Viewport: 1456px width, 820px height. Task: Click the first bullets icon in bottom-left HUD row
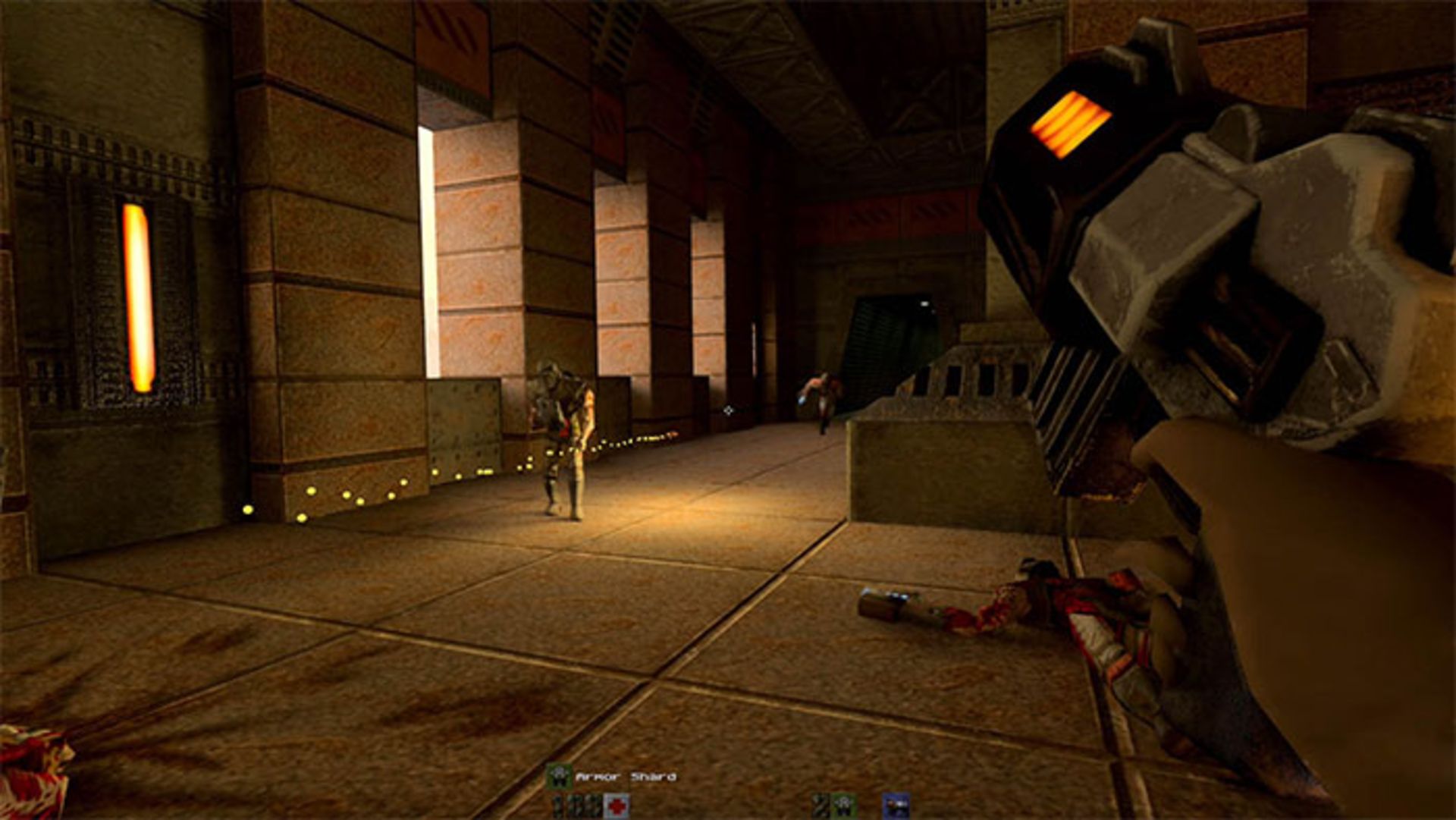(x=556, y=806)
